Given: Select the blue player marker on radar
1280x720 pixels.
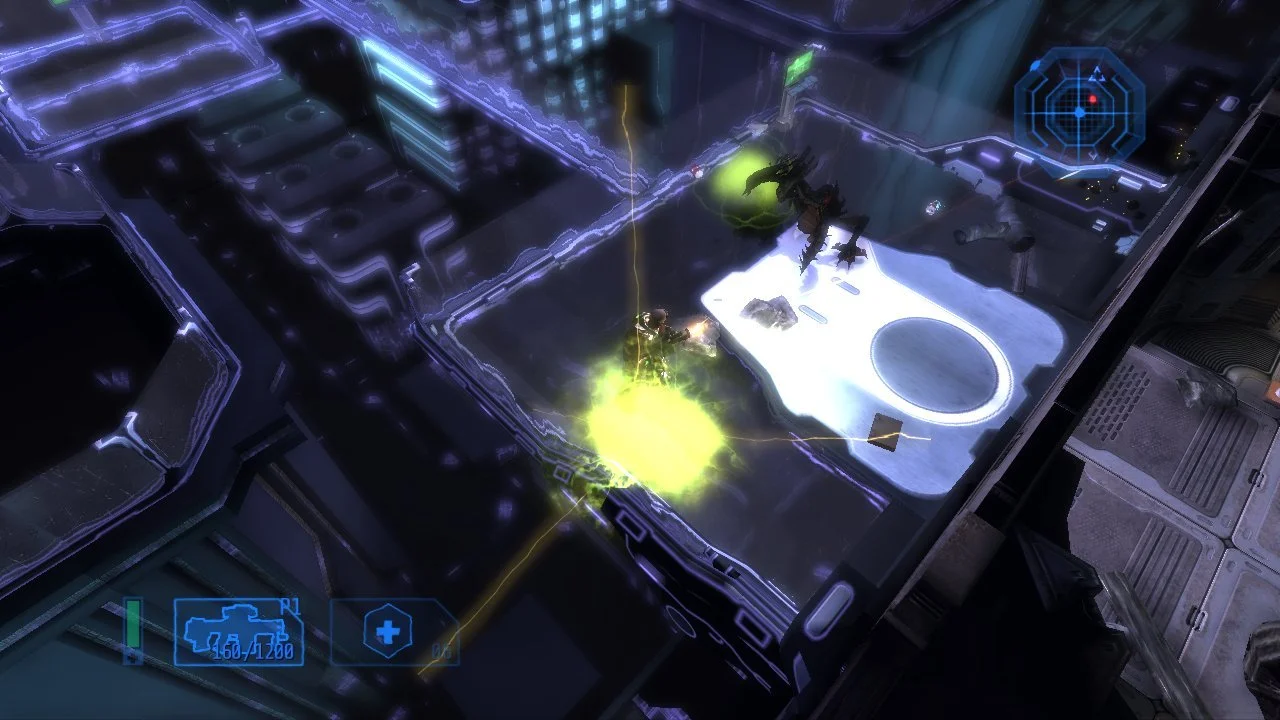Looking at the screenshot, I should 1079,112.
